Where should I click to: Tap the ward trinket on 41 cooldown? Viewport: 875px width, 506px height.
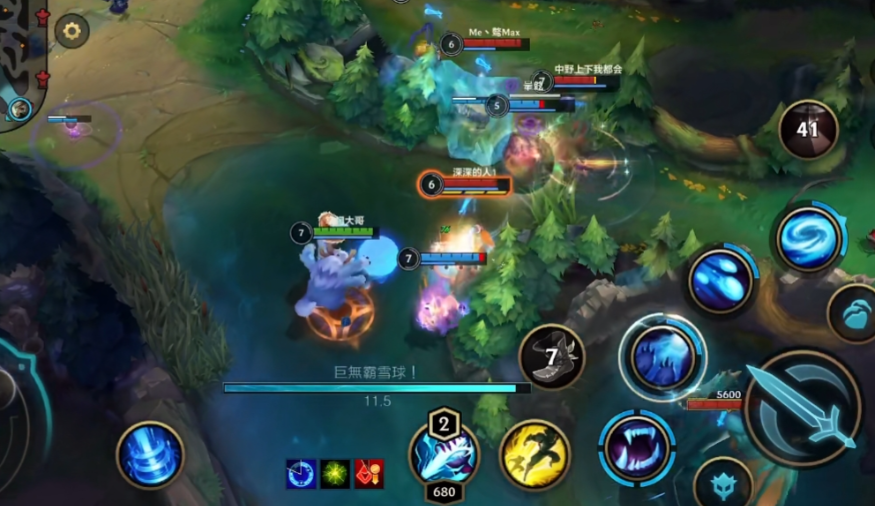807,129
